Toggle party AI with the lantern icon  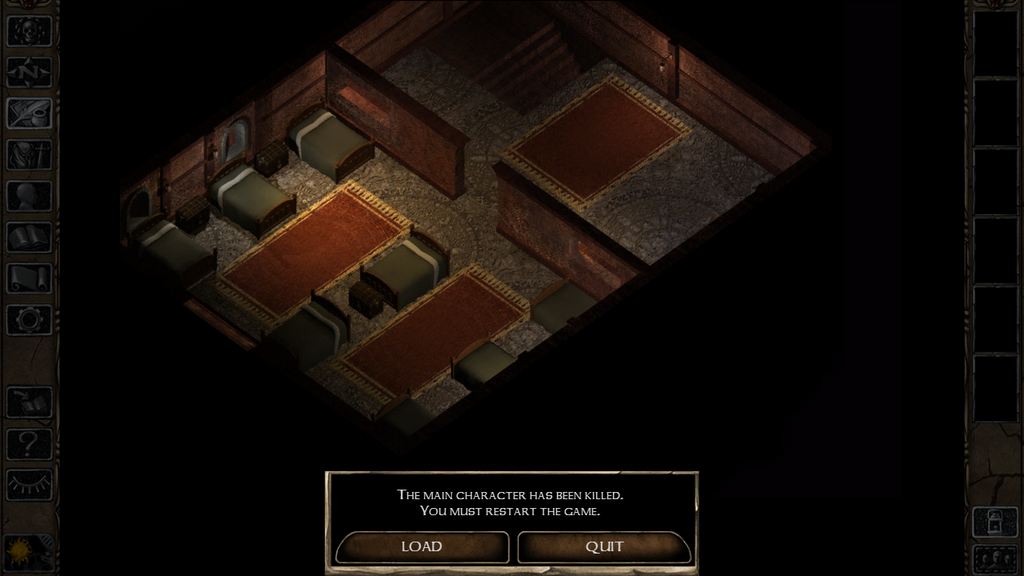point(994,521)
